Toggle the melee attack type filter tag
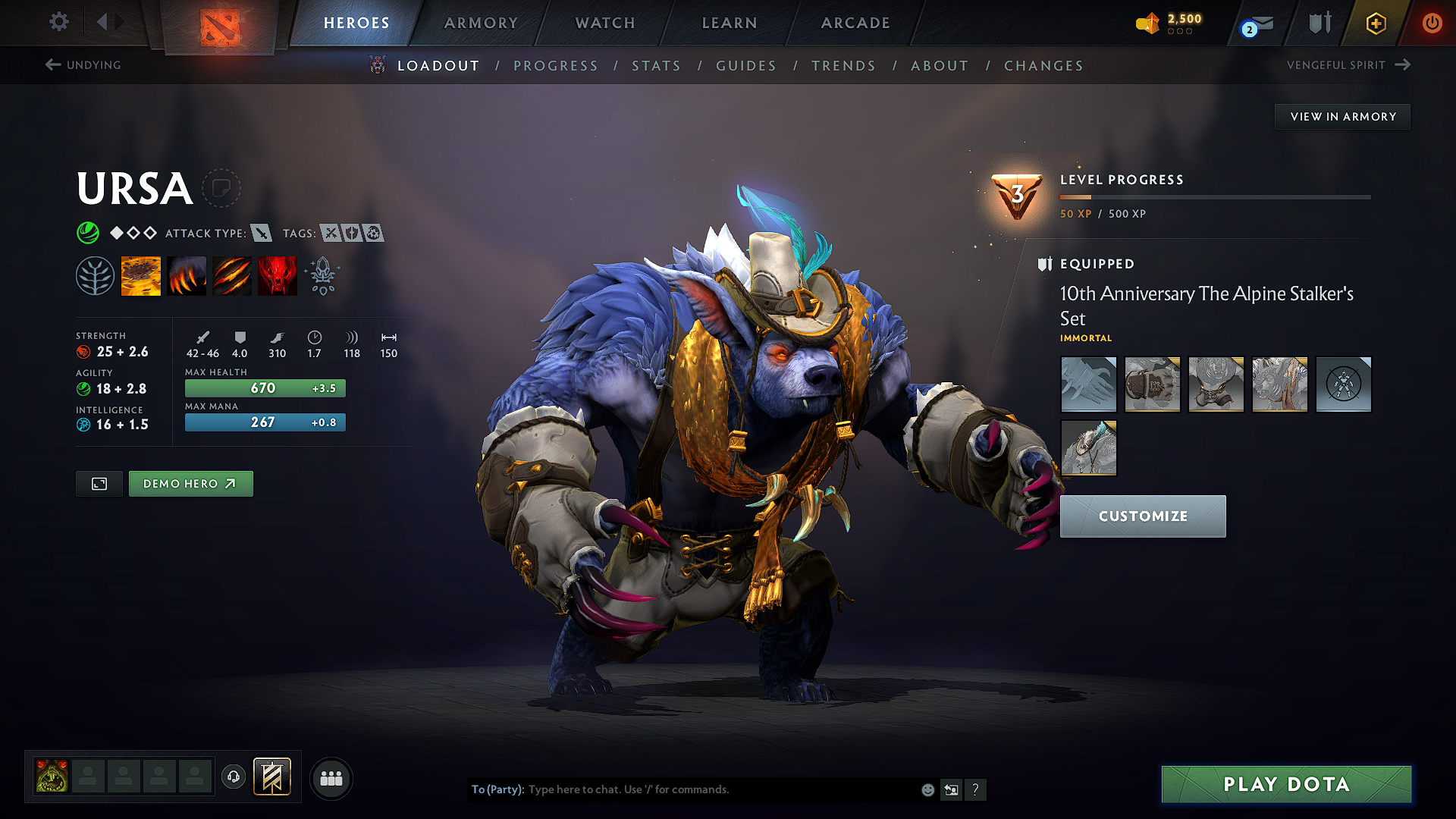 [262, 234]
